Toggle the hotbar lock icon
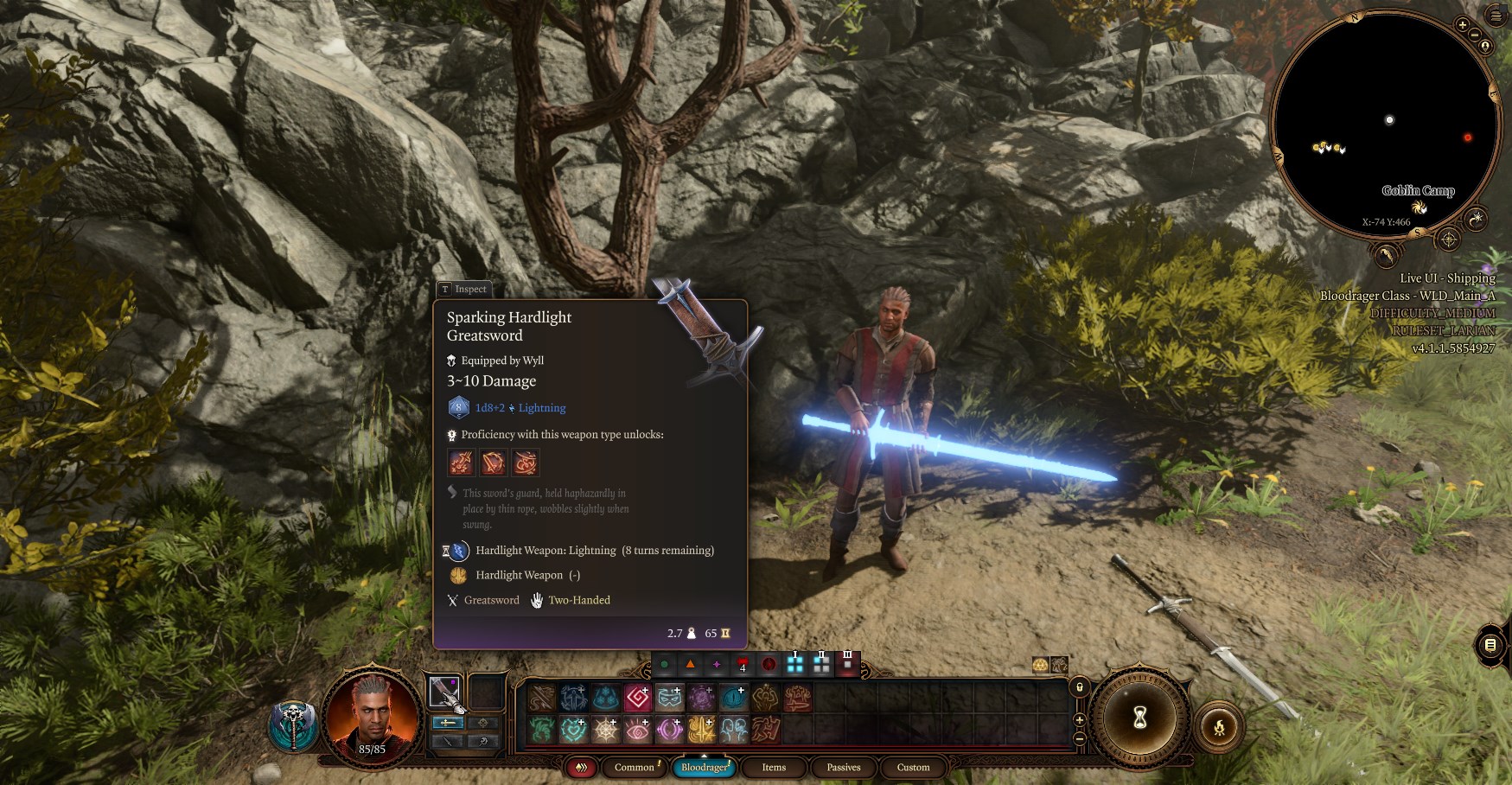1512x785 pixels. pyautogui.click(x=1079, y=687)
